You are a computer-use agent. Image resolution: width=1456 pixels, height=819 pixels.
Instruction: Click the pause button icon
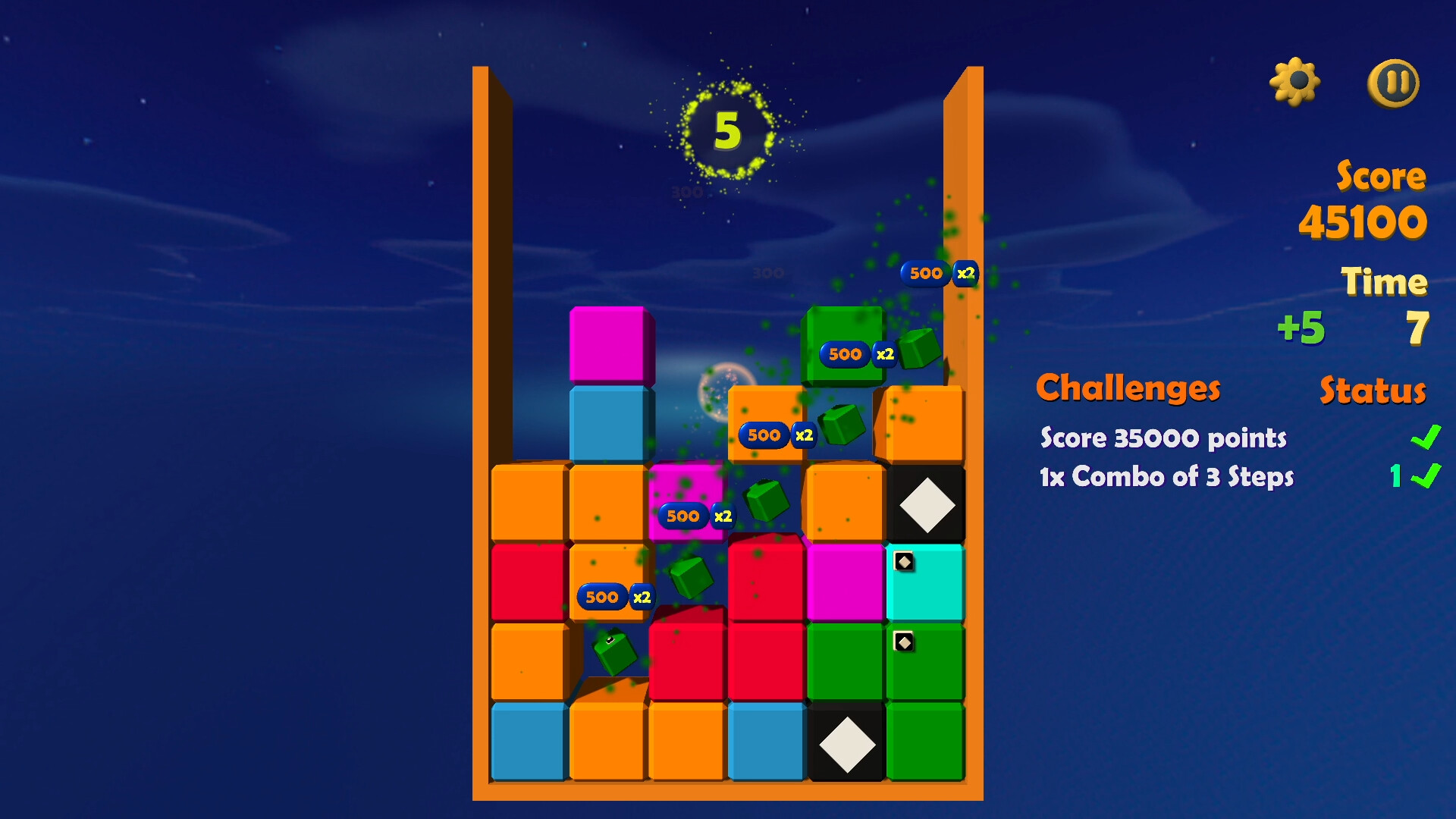[1394, 83]
